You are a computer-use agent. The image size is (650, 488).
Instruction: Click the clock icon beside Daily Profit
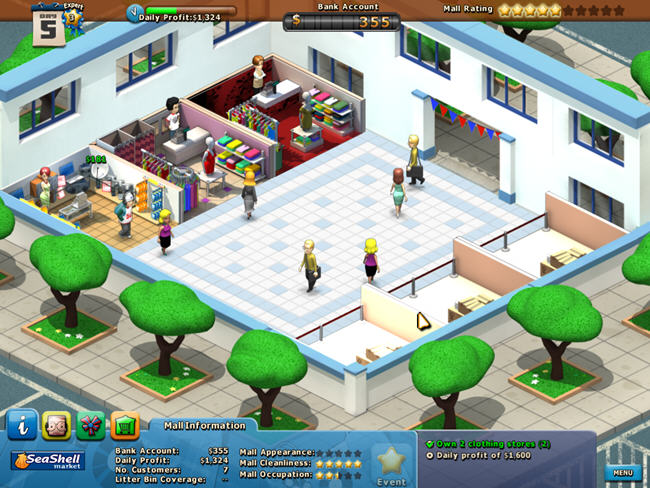point(135,13)
